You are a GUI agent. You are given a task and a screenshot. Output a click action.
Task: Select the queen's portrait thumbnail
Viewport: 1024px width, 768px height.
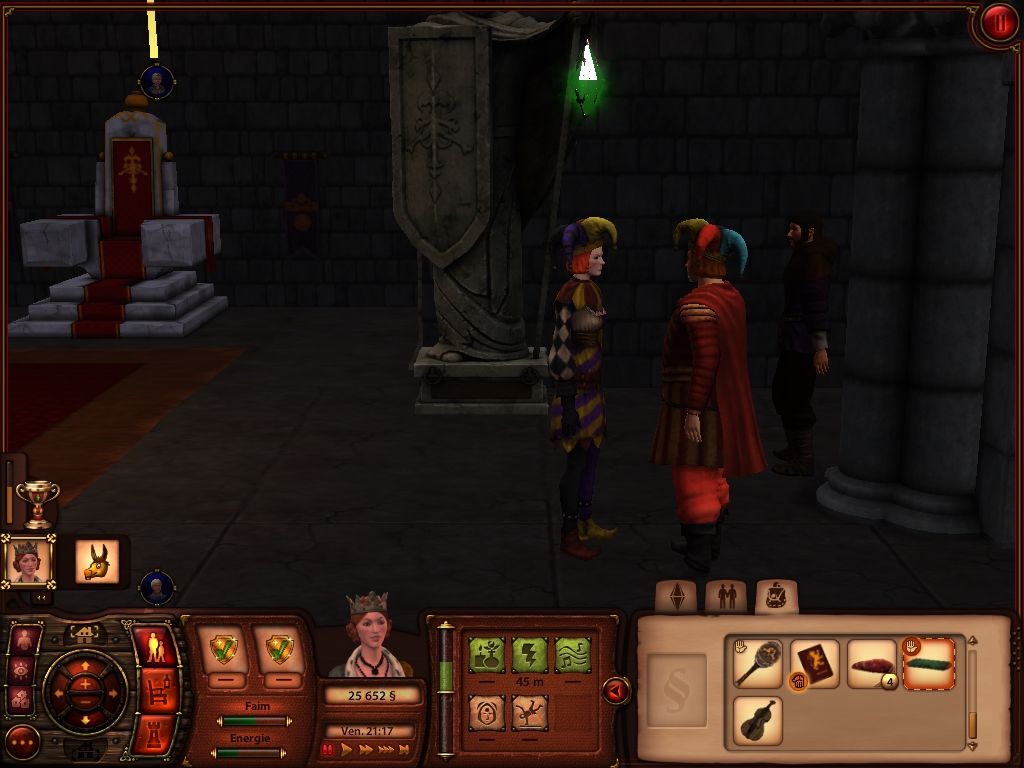coord(28,561)
